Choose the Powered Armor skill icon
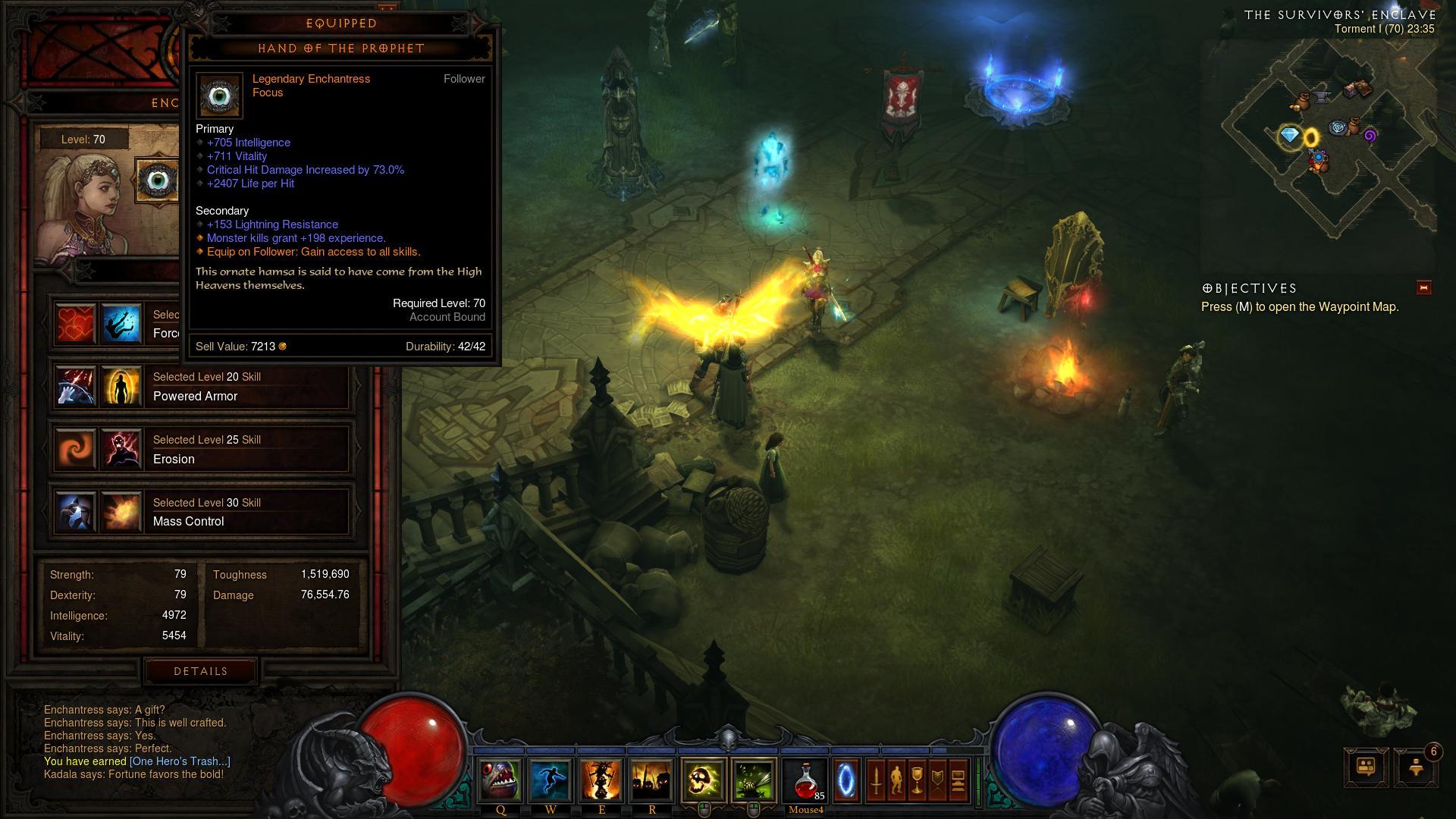 (121, 386)
